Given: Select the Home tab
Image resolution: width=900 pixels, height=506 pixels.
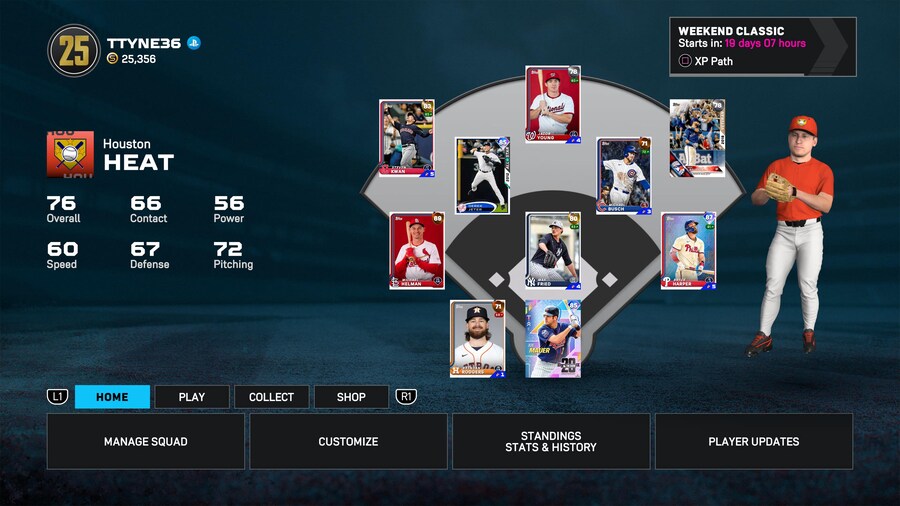Looking at the screenshot, I should (112, 397).
